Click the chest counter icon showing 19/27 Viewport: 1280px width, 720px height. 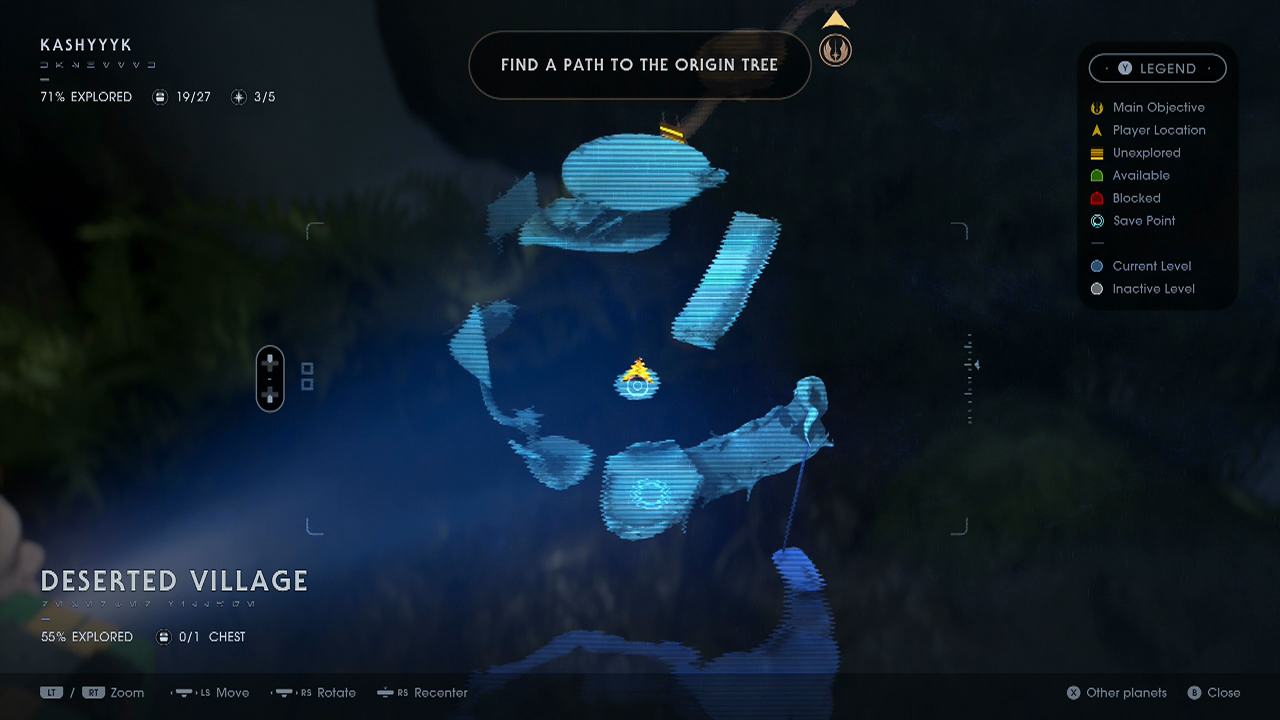160,97
